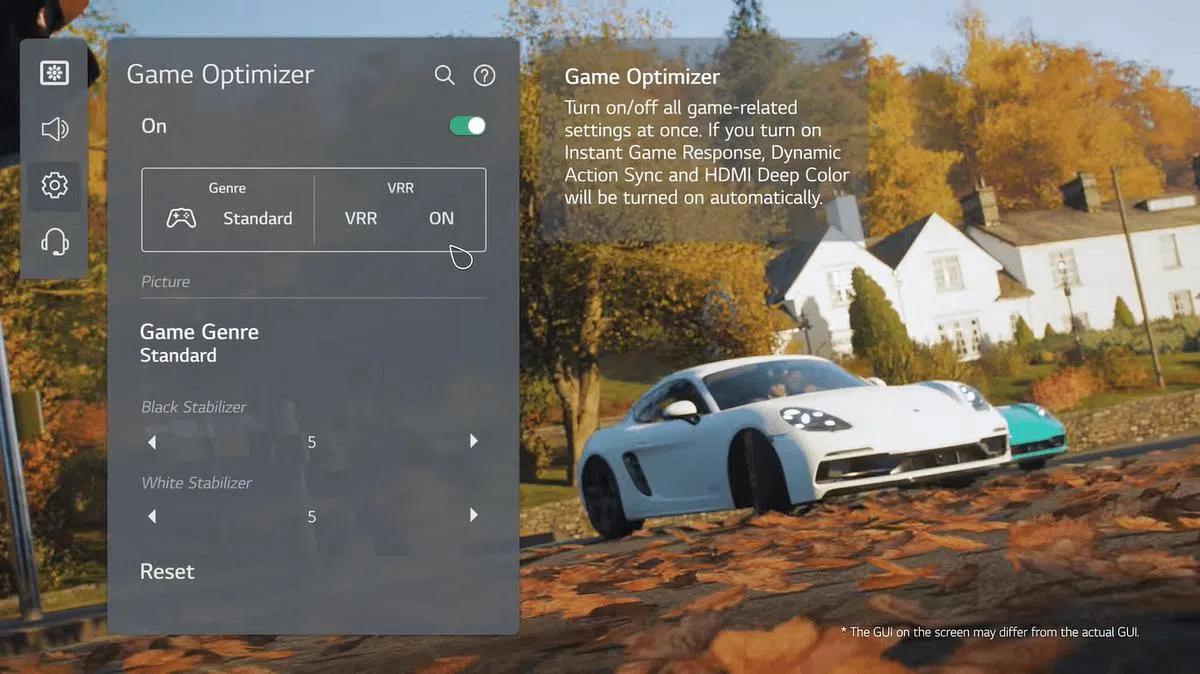Decrease Black Stabilizer with left arrow
Image resolution: width=1200 pixels, height=674 pixels.
click(x=152, y=441)
